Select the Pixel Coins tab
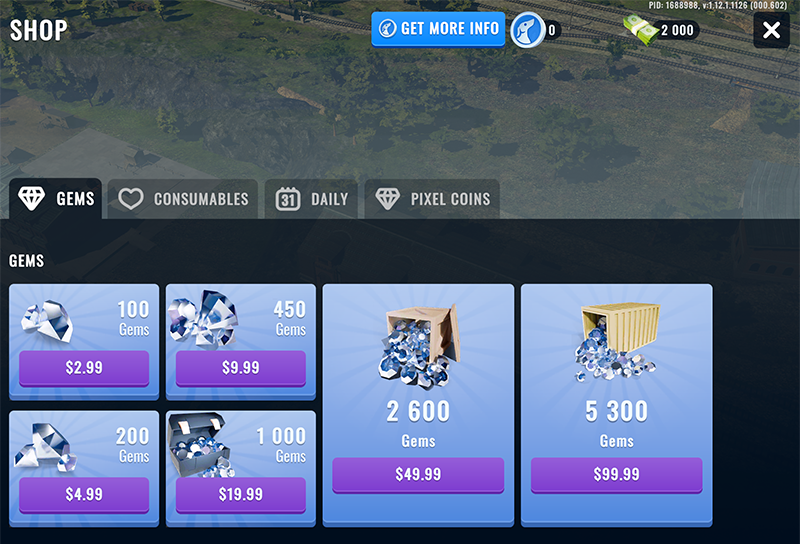This screenshot has height=544, width=800. pyautogui.click(x=432, y=199)
